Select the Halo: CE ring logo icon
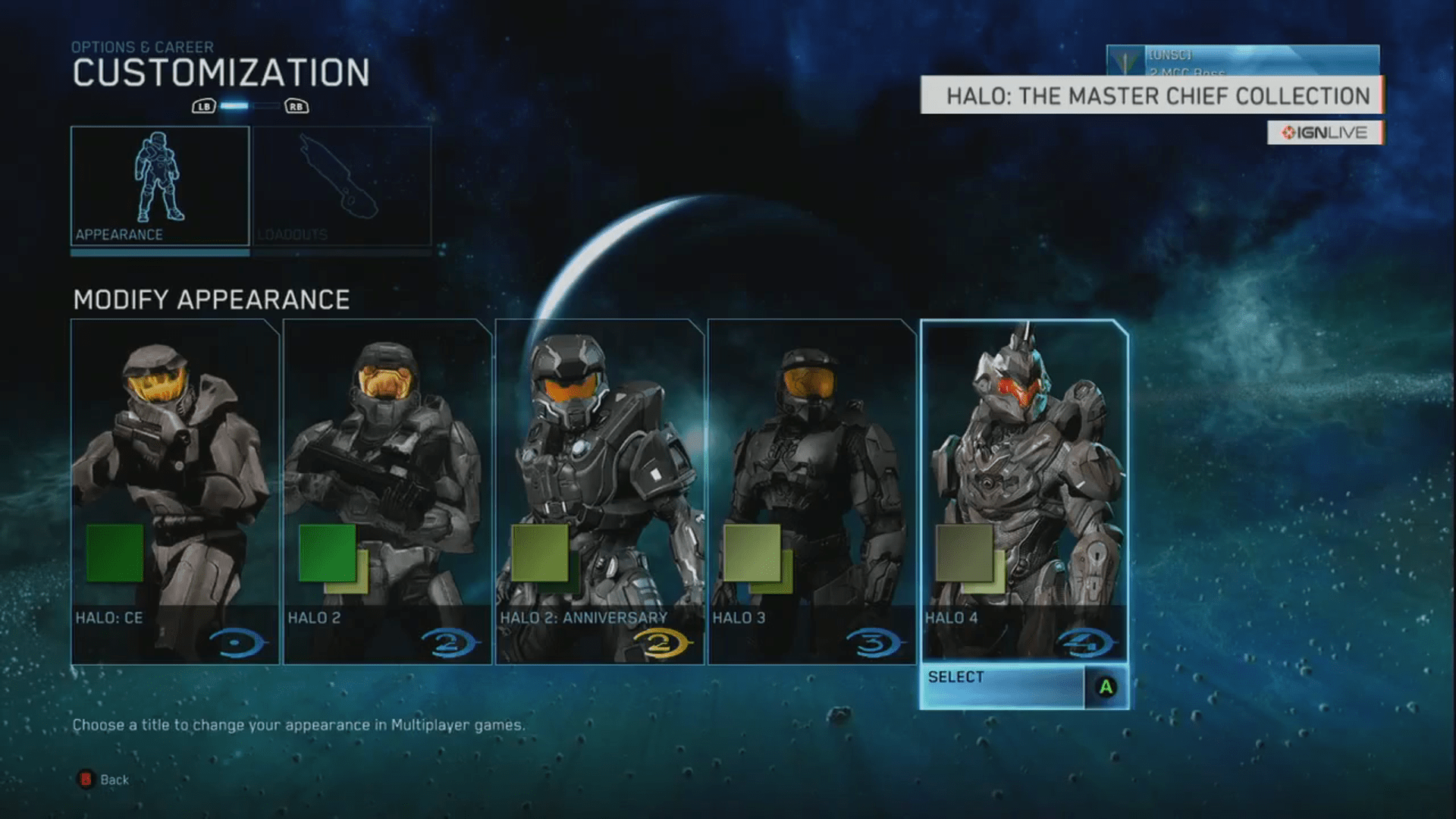The width and height of the screenshot is (1456, 819). tap(241, 641)
